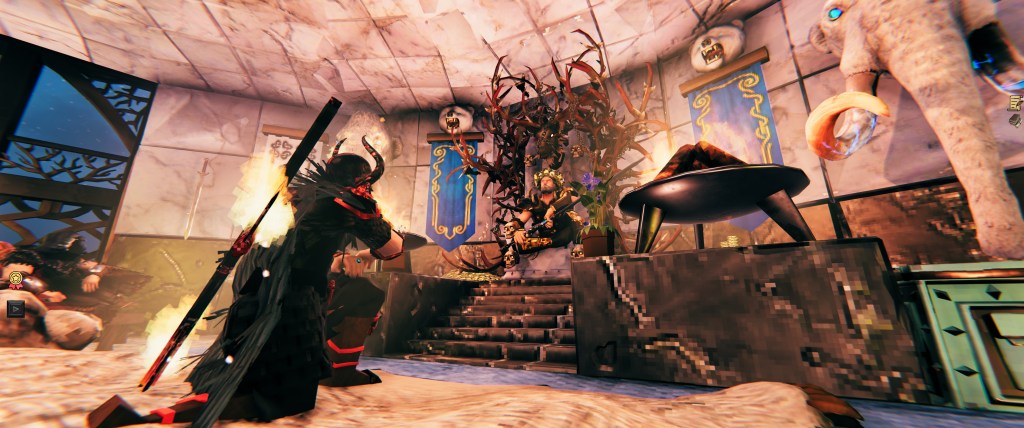Open the scroll and quill icon
The height and width of the screenshot is (428, 1024).
(x=1014, y=103)
